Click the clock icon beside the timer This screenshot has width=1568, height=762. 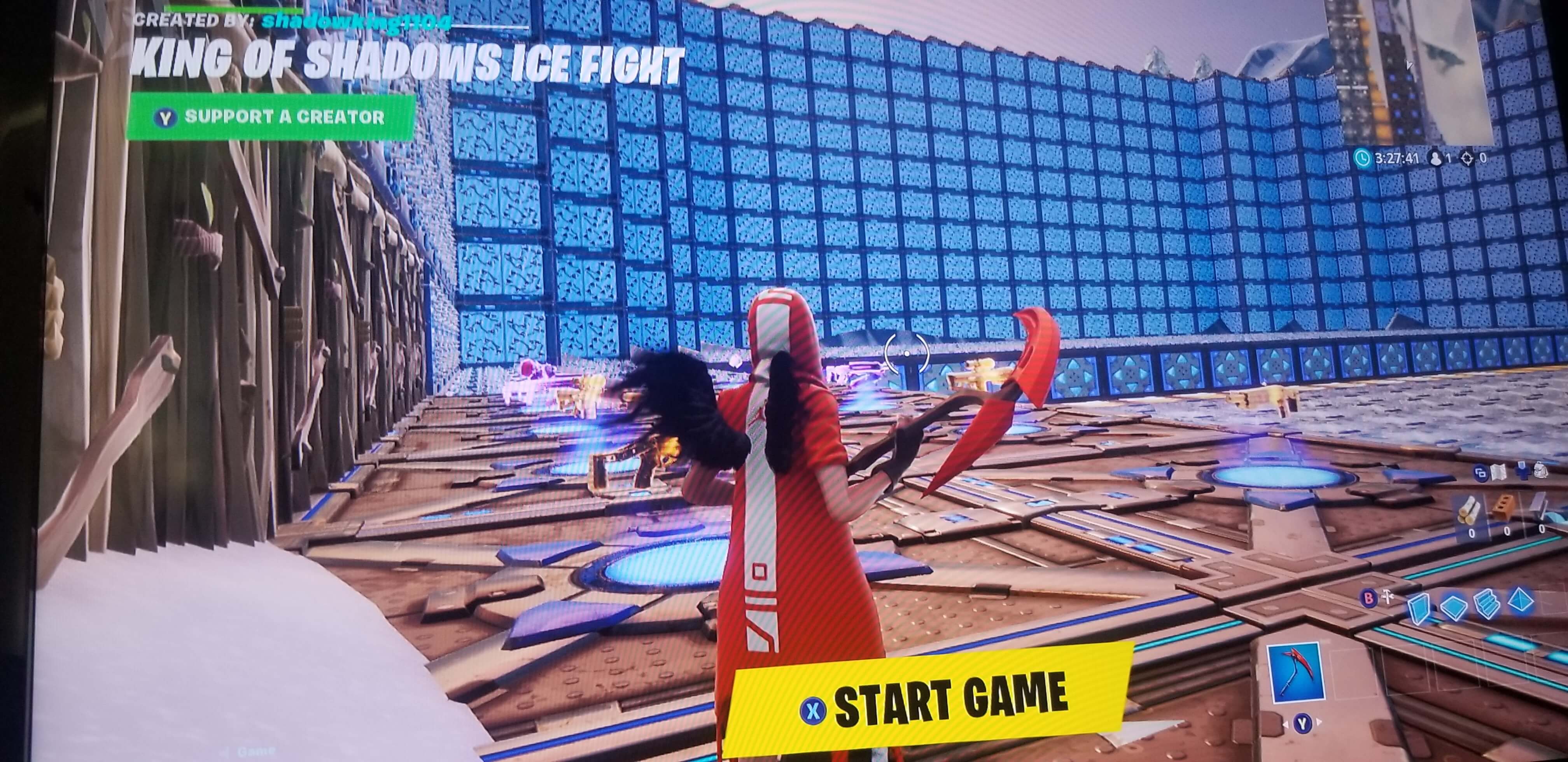click(1363, 157)
